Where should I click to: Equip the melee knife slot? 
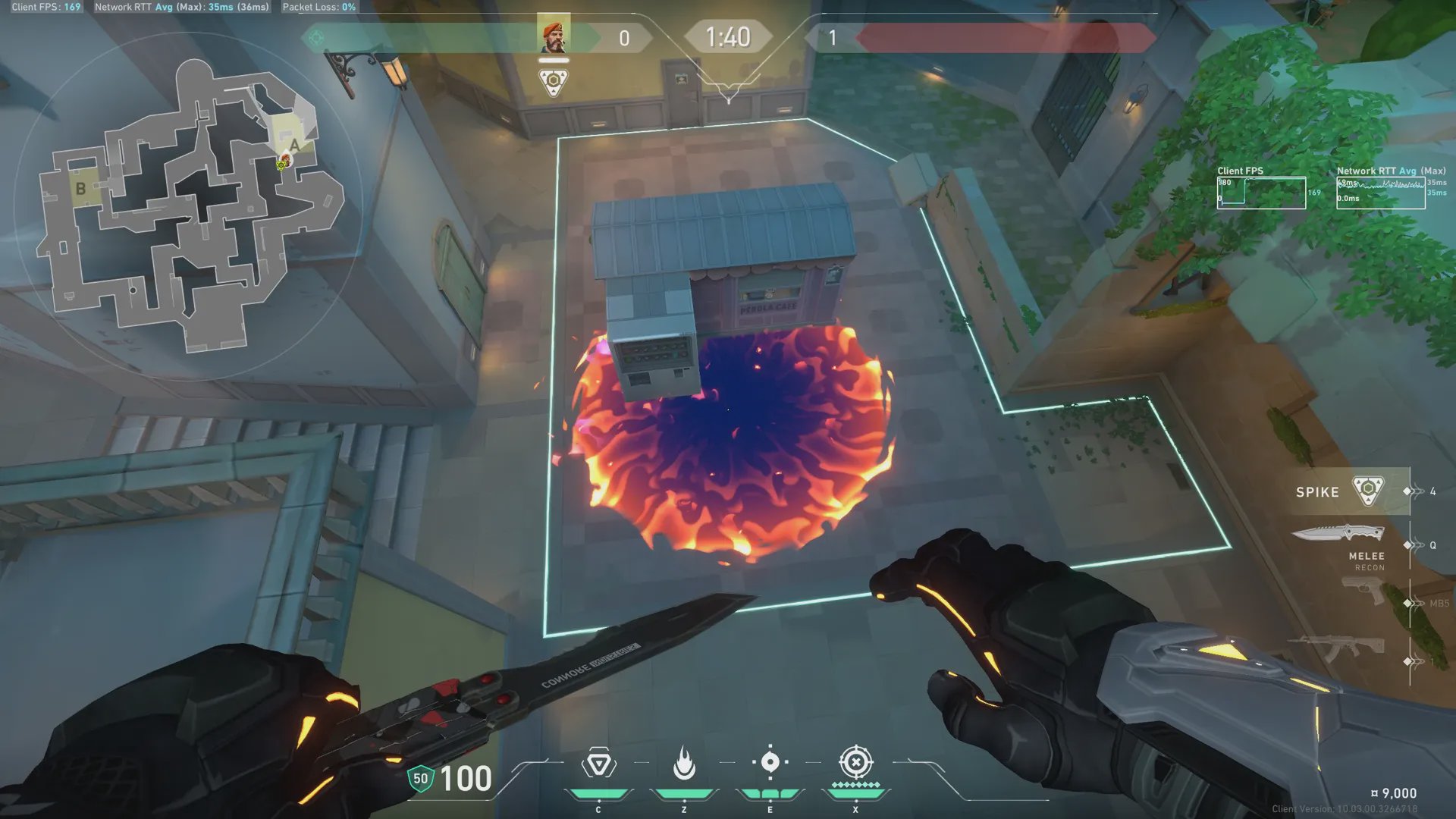click(1338, 535)
